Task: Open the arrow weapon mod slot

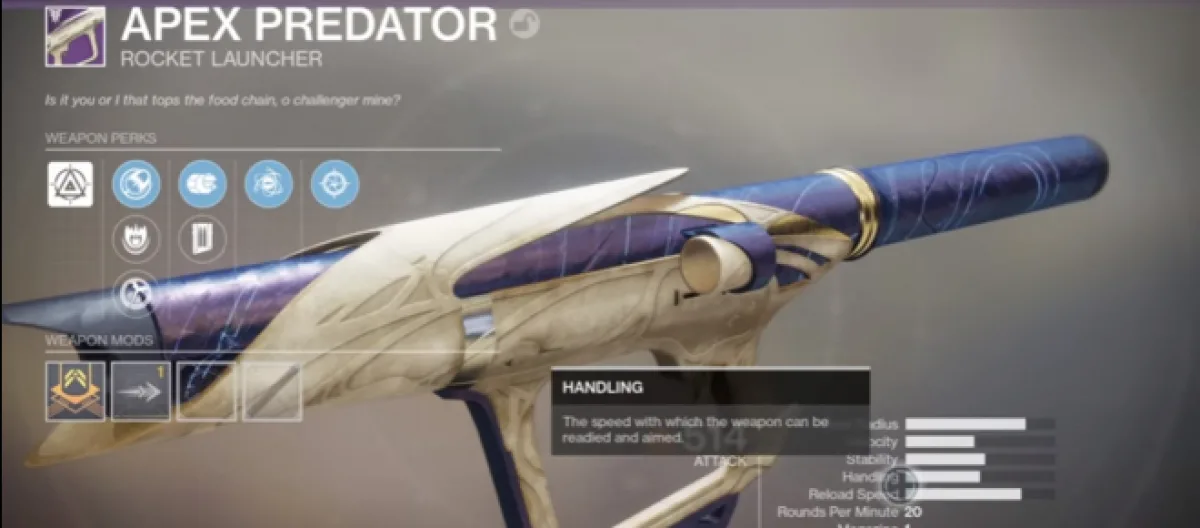Action: point(141,390)
